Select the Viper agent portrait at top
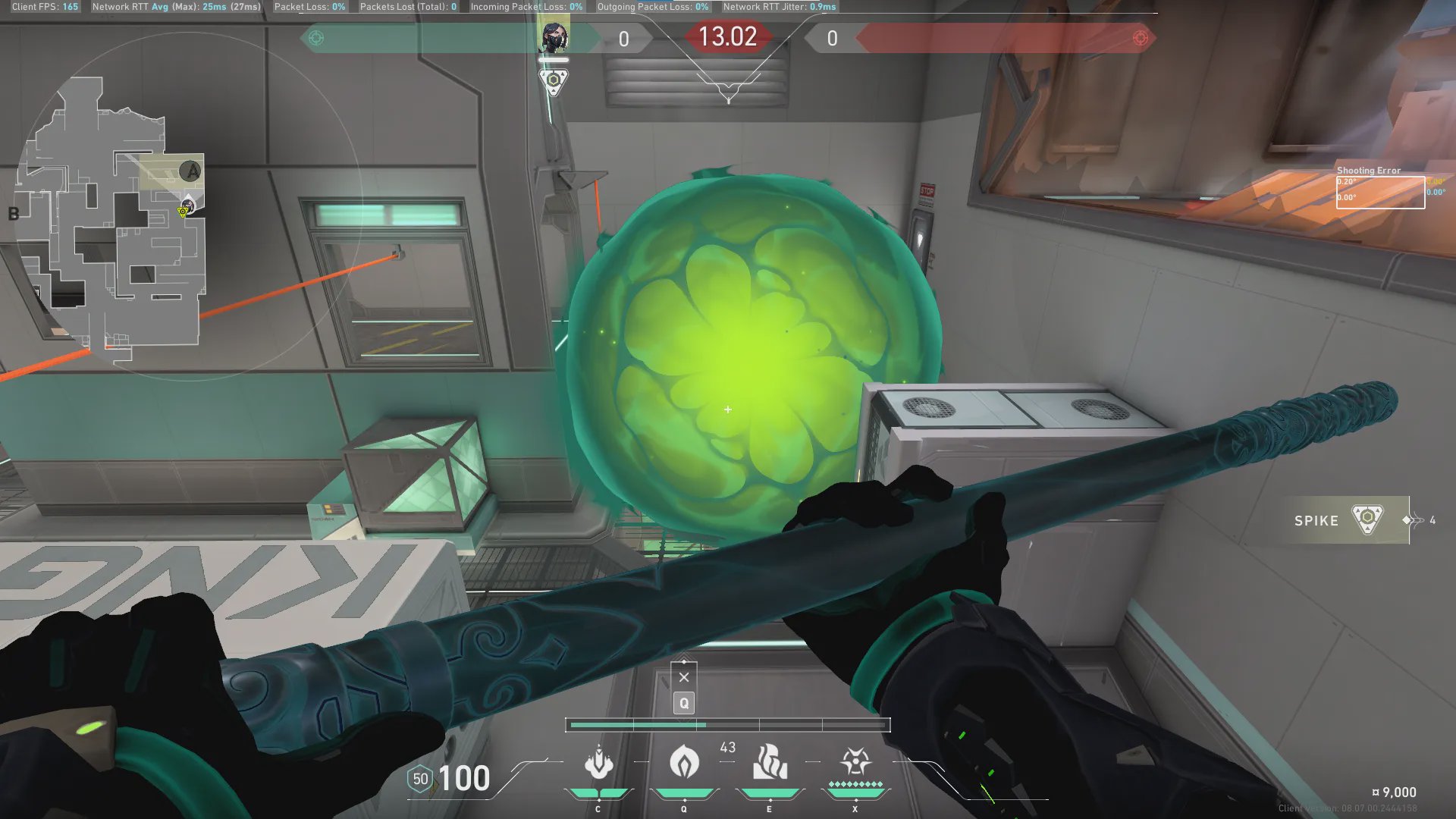Image resolution: width=1456 pixels, height=819 pixels. coord(554,38)
